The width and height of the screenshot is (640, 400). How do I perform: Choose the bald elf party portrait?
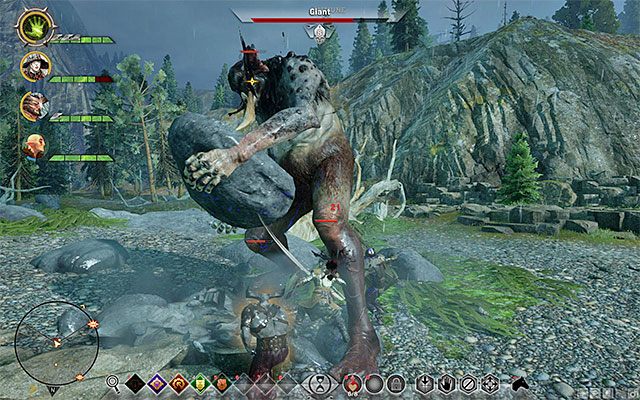[x=33, y=146]
